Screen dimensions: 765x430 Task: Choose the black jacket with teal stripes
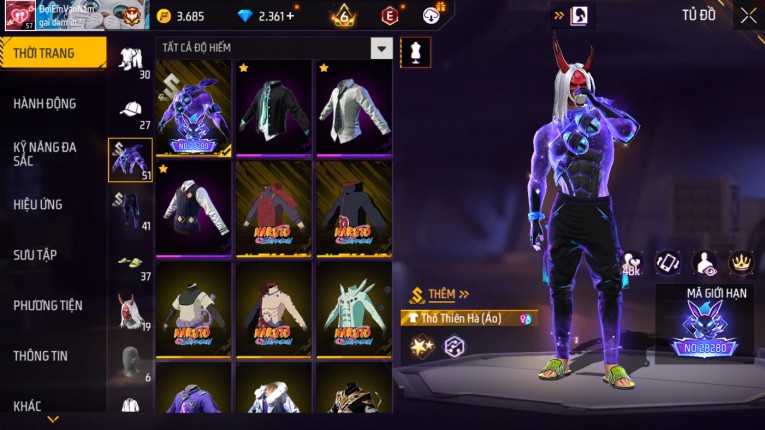pos(274,107)
